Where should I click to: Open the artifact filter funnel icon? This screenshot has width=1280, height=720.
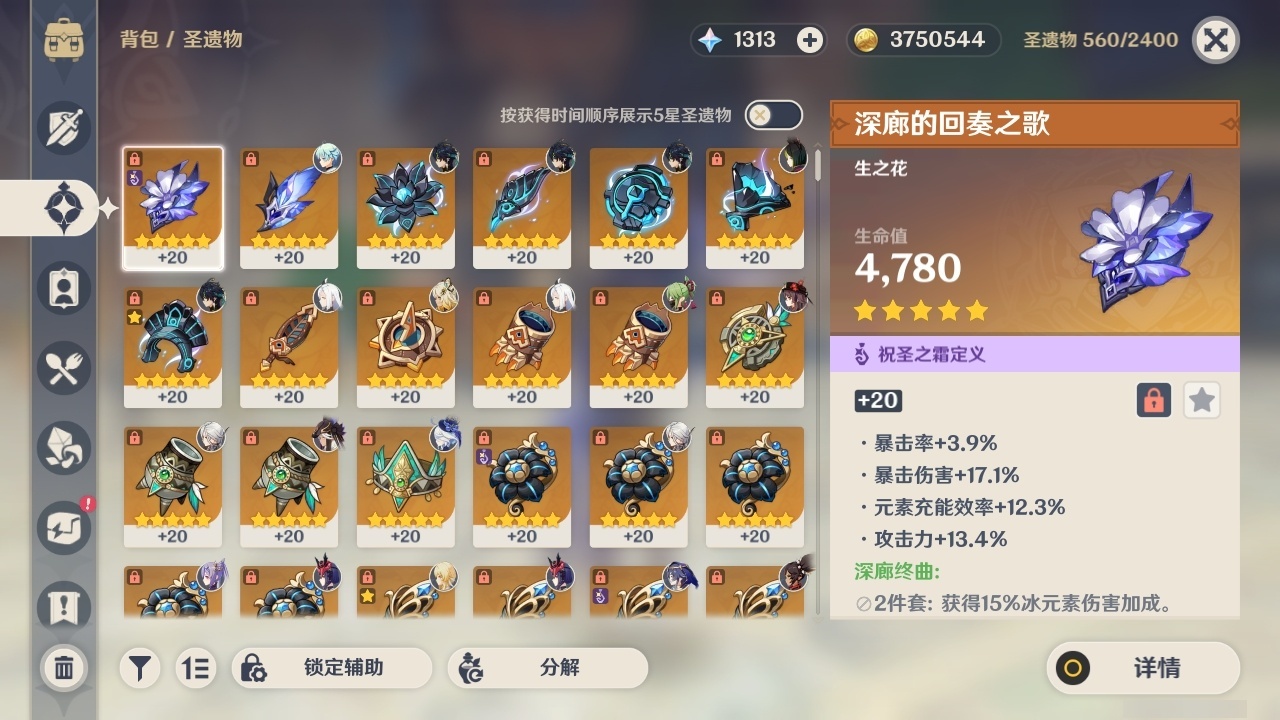[x=139, y=668]
